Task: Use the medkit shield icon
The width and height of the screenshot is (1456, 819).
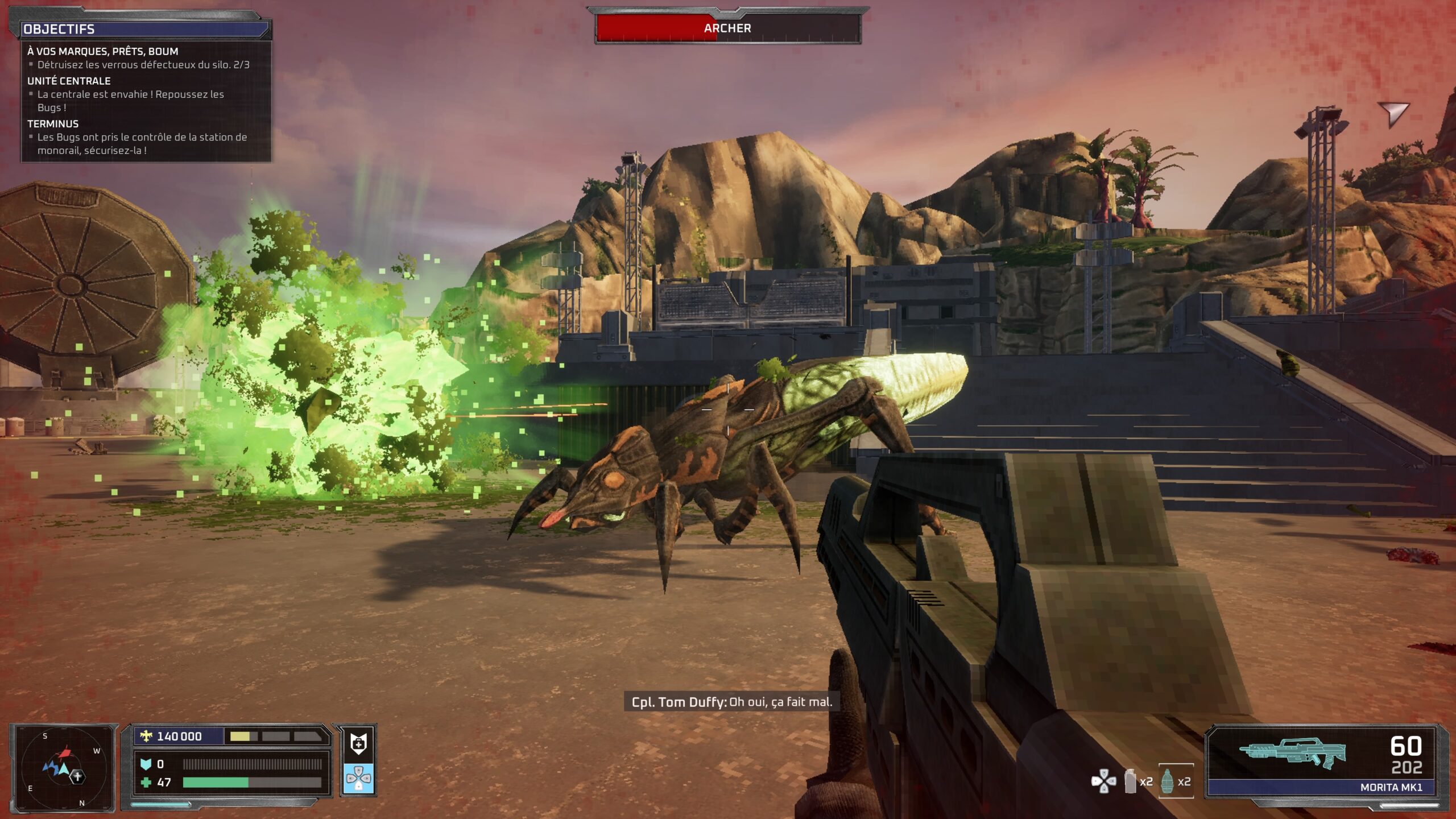Action: 358,743
